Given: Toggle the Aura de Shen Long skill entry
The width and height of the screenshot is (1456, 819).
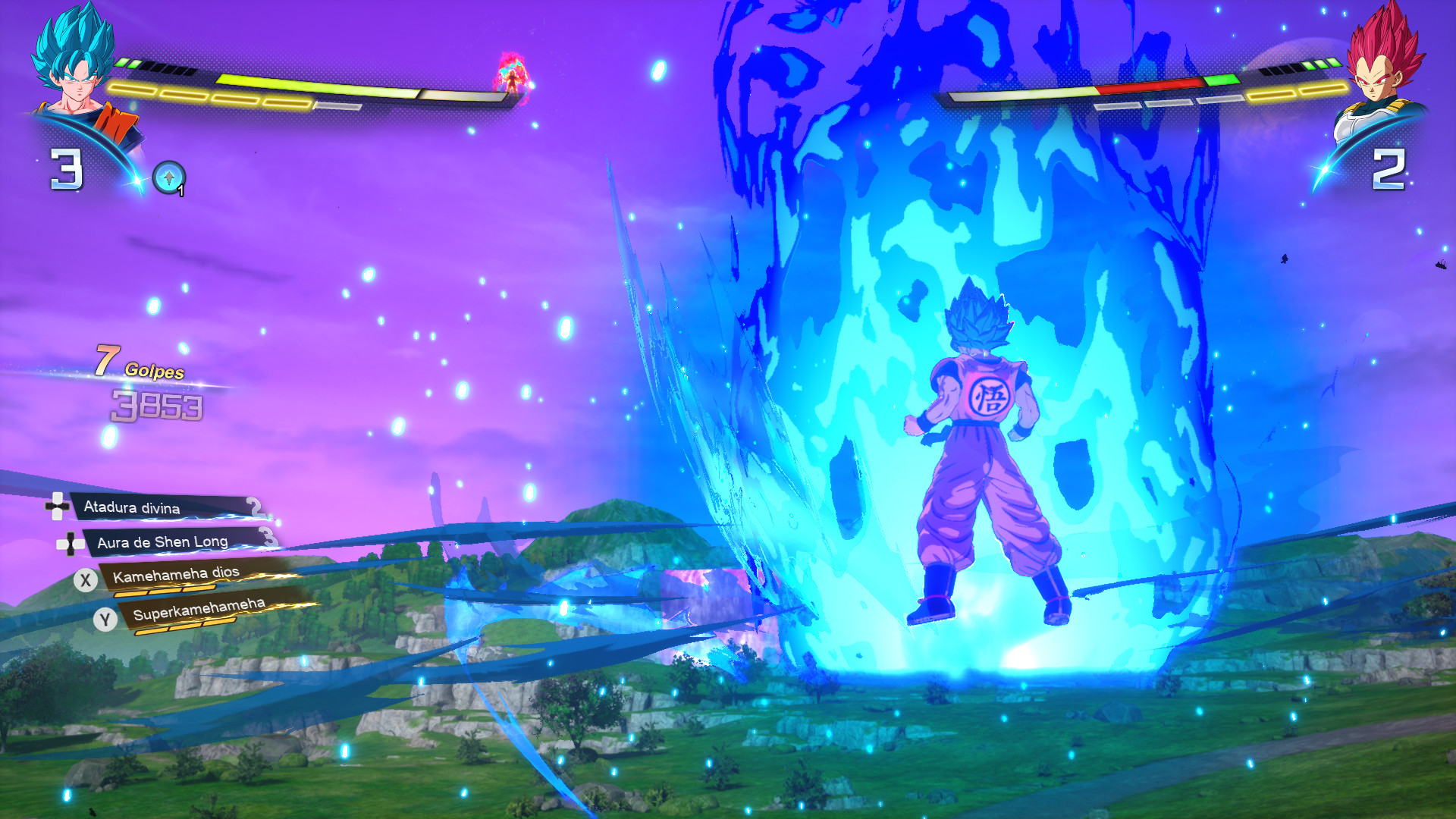Looking at the screenshot, I should 163,542.
